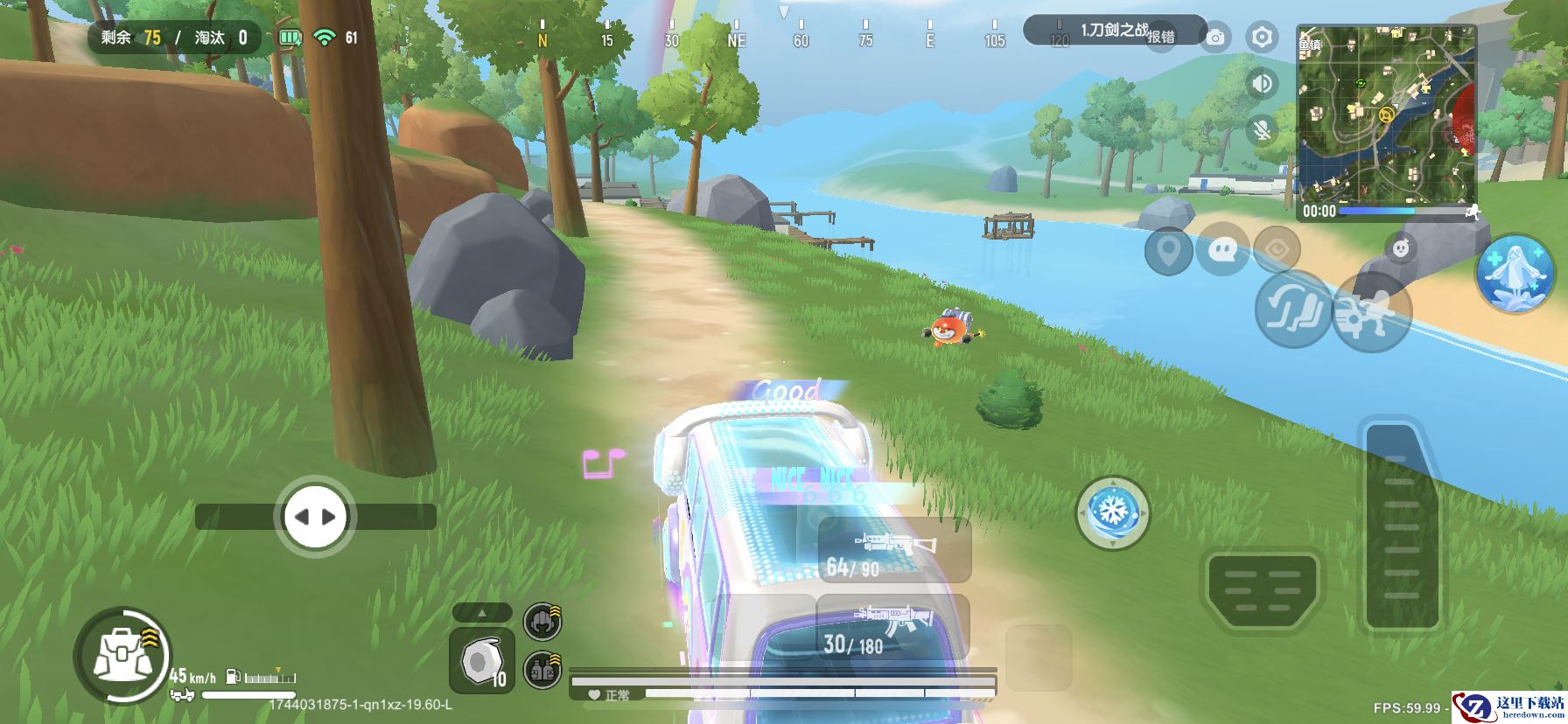Viewport: 1568px width, 724px height.
Task: Toggle the eye view button
Action: [x=1276, y=249]
